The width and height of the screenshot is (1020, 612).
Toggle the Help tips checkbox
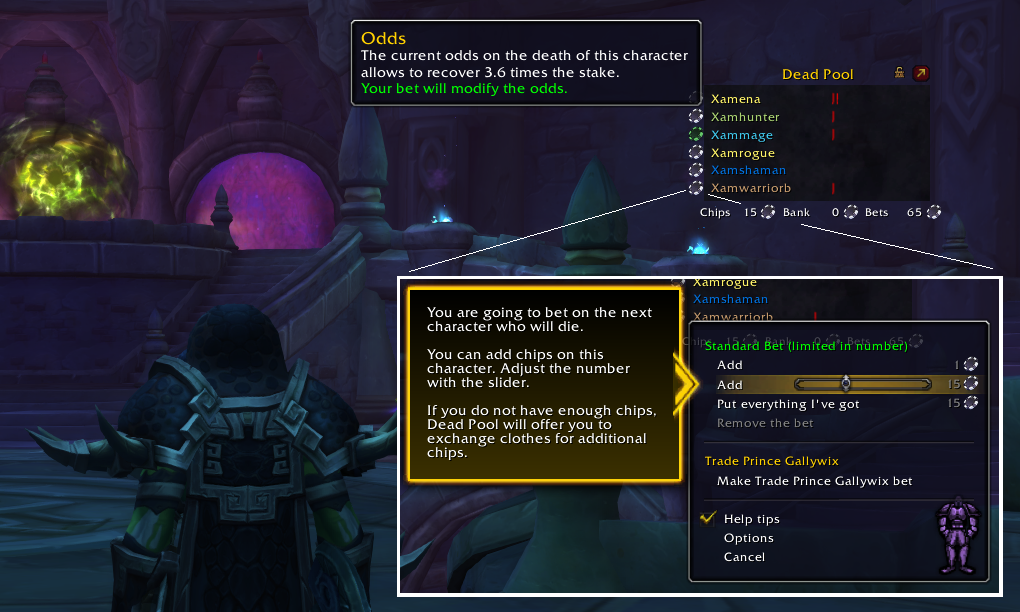point(709,518)
